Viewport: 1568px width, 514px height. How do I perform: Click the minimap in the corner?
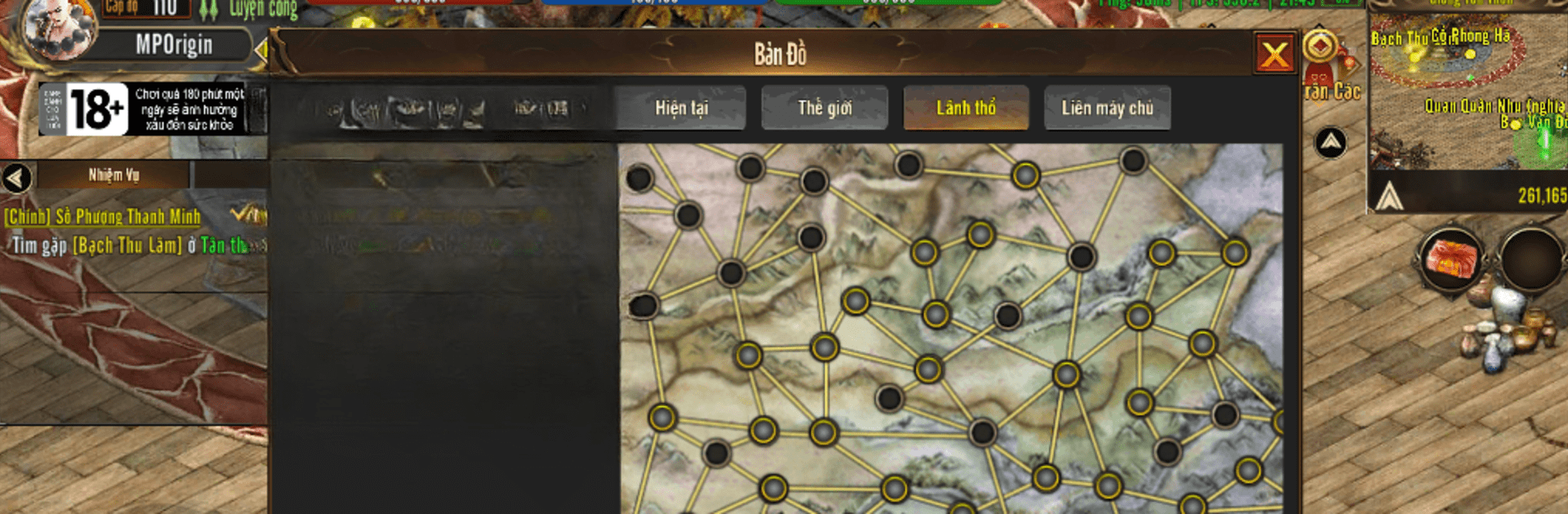1468,90
